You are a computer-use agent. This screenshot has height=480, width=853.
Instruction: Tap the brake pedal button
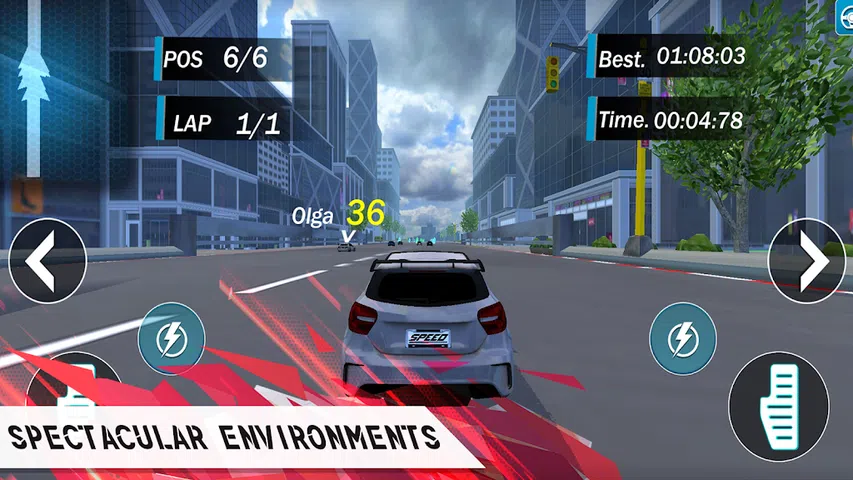(70, 395)
